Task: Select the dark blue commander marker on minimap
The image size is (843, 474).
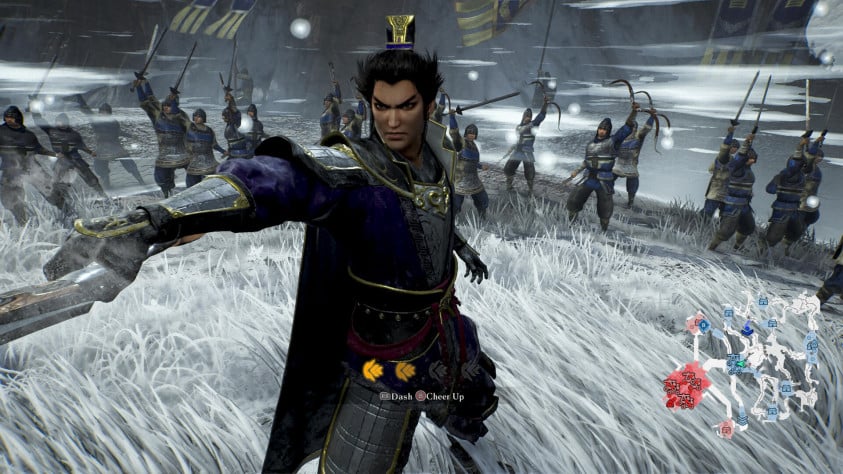Action: click(x=747, y=329)
